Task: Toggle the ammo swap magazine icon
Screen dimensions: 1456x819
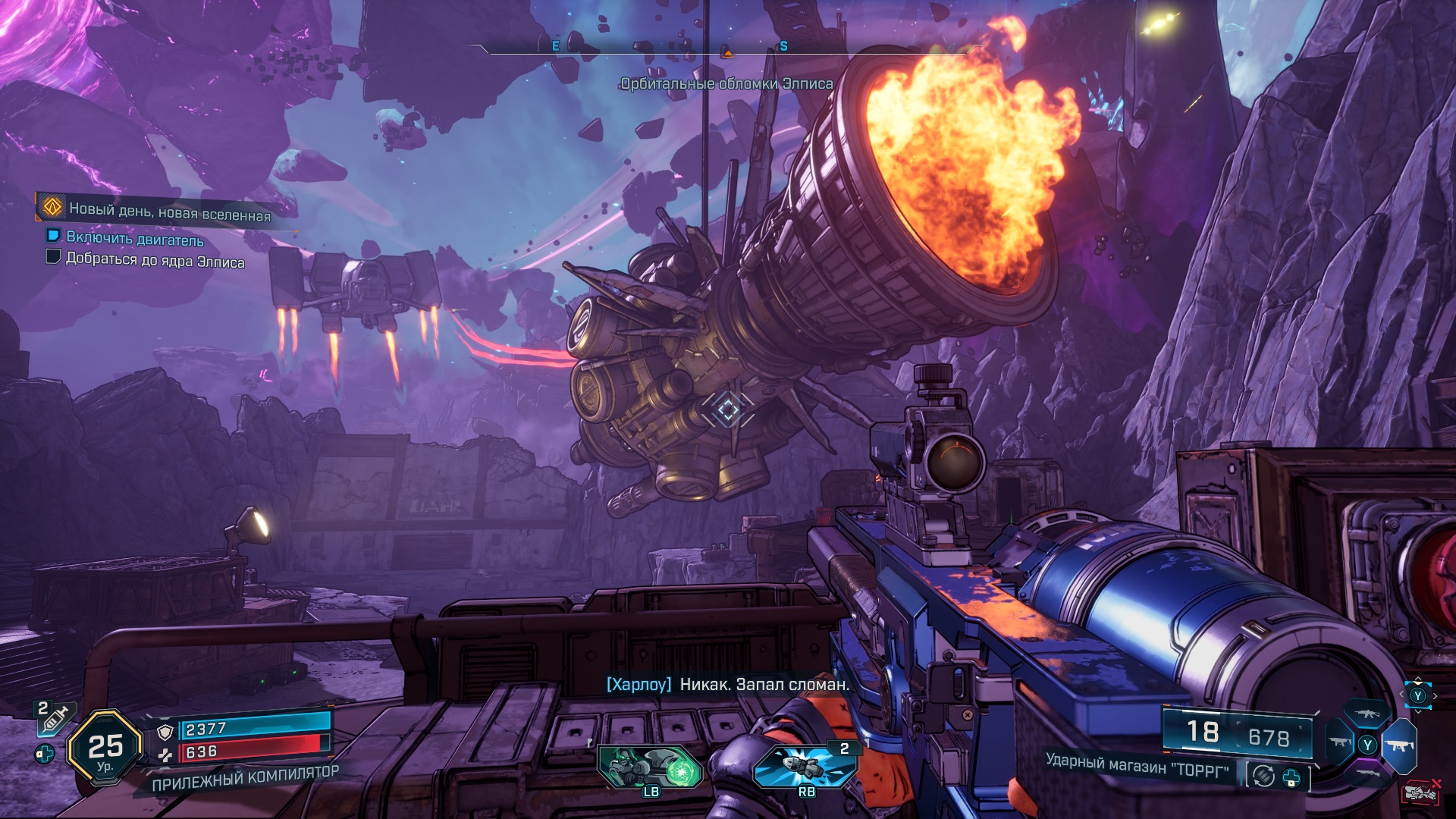Action: tap(1263, 776)
